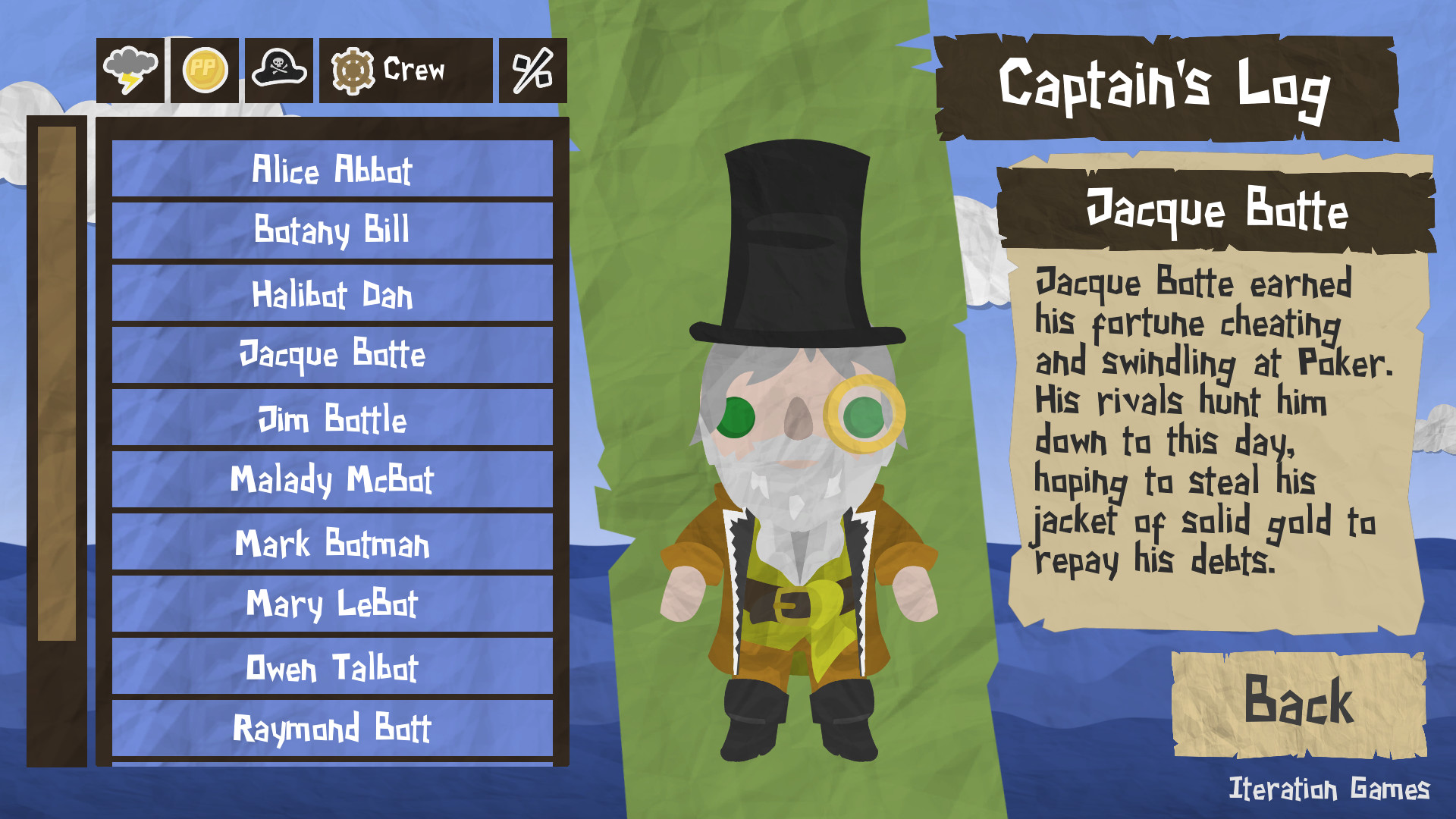This screenshot has height=819, width=1456.
Task: Click the percent sign icon
Action: [531, 72]
